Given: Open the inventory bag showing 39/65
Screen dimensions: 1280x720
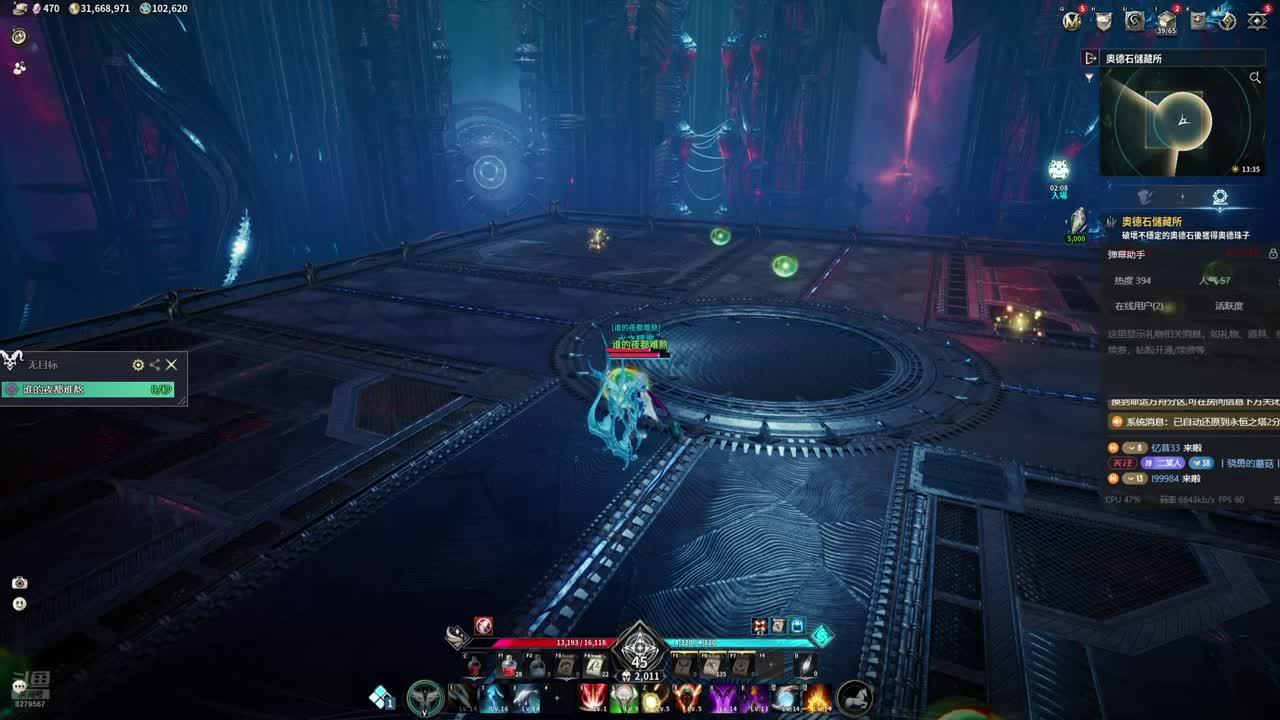Looking at the screenshot, I should coord(1166,20).
